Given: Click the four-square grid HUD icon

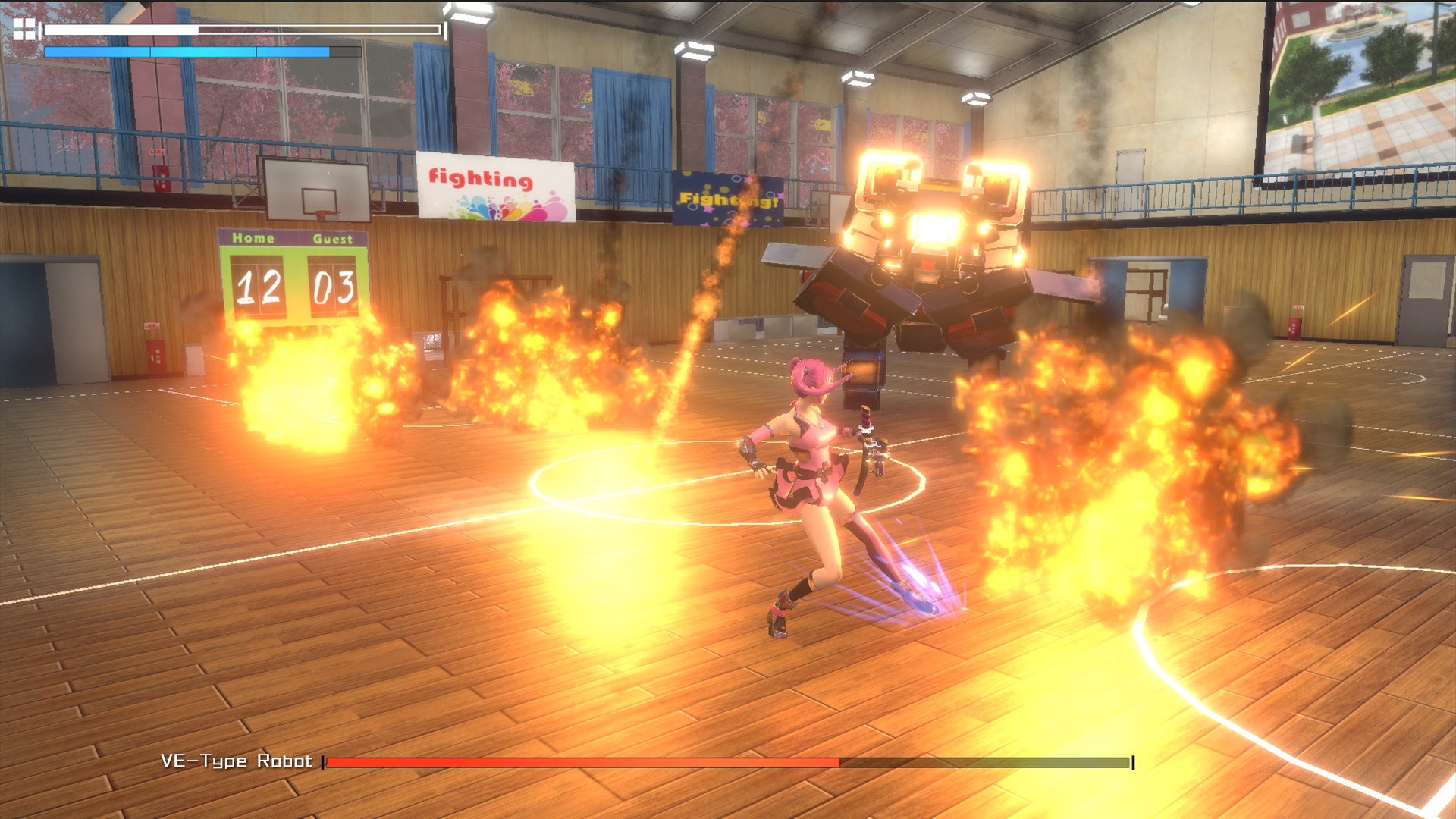Looking at the screenshot, I should (x=24, y=29).
